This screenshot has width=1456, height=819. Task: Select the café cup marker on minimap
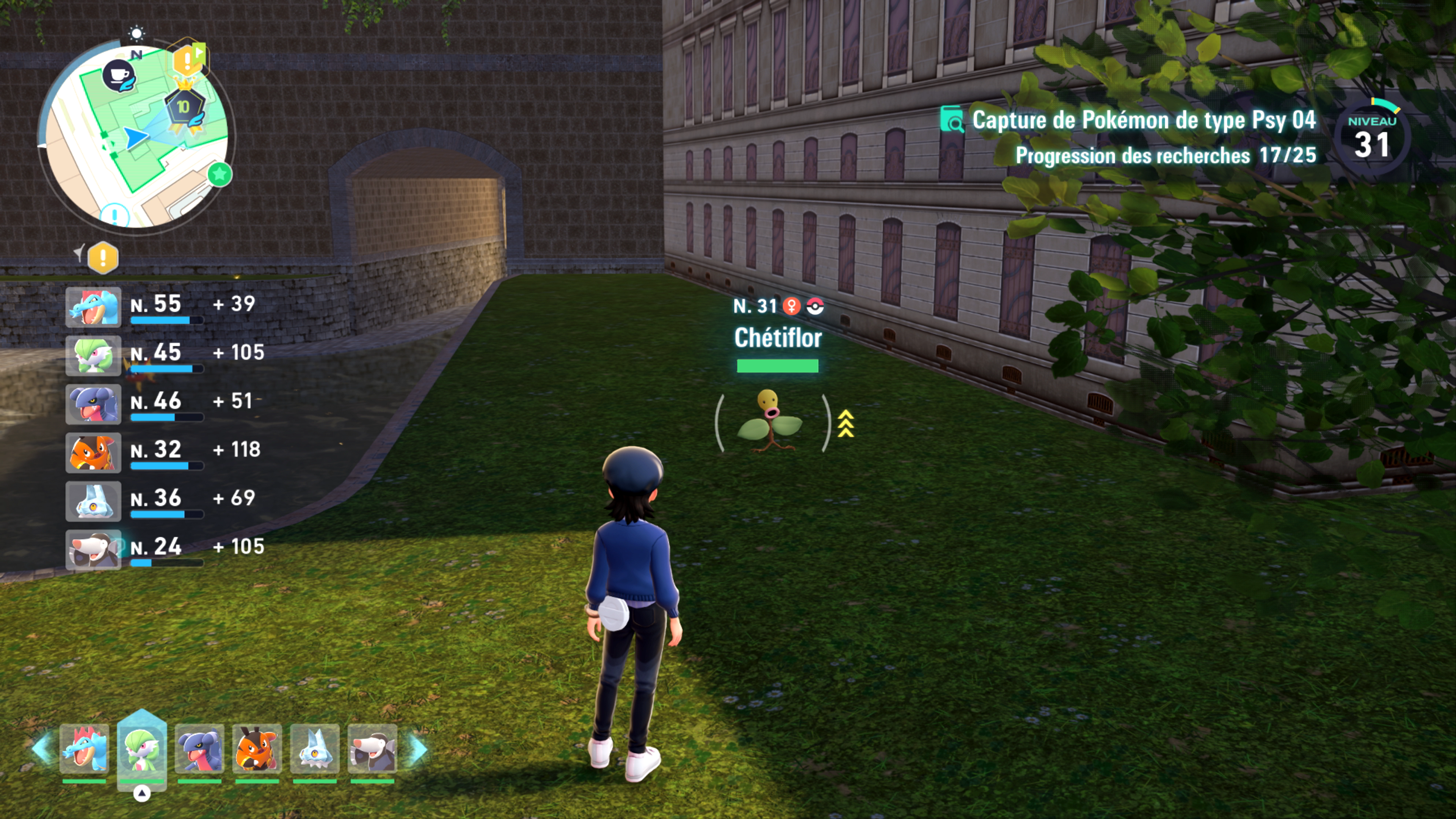click(119, 75)
